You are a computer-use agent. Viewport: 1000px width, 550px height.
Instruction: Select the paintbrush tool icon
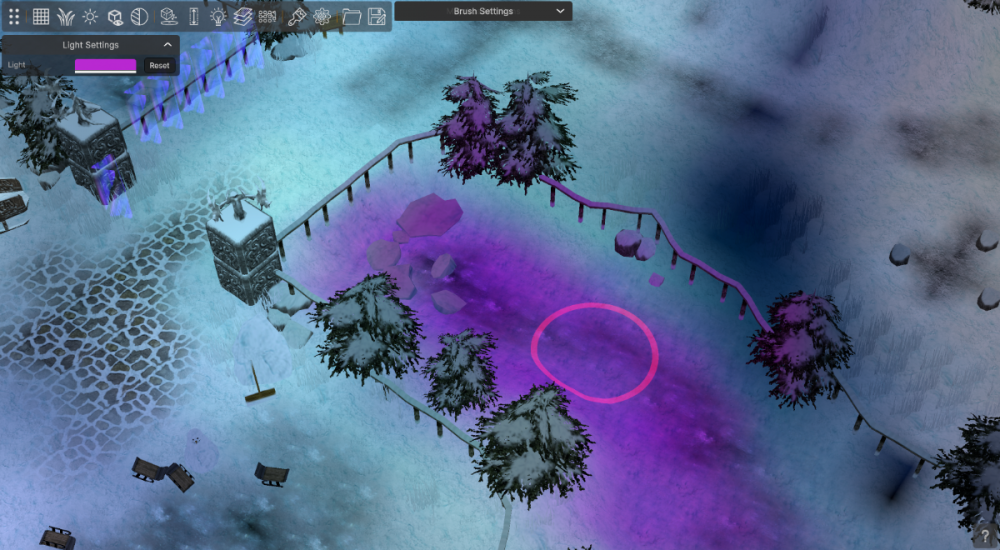pos(297,16)
